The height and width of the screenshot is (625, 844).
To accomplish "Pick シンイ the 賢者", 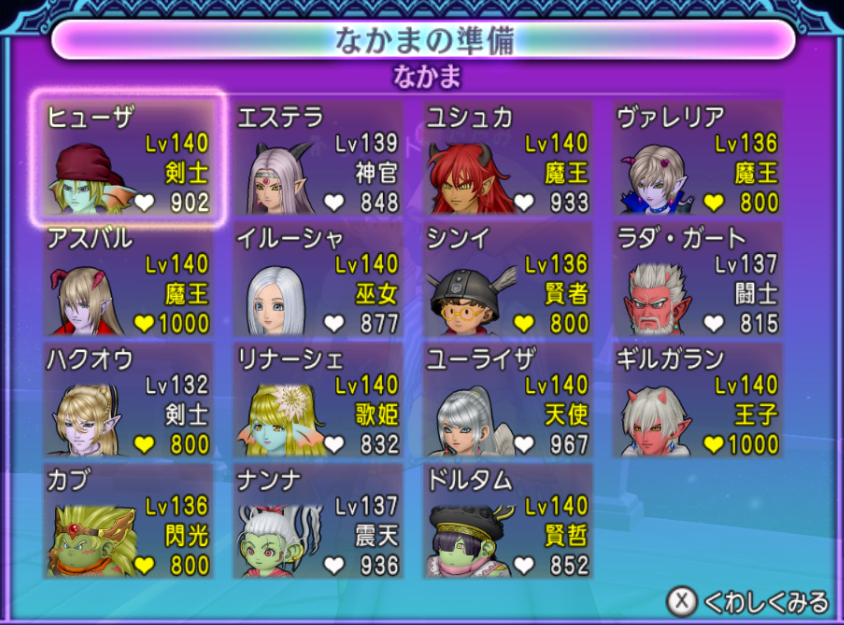I will point(508,280).
